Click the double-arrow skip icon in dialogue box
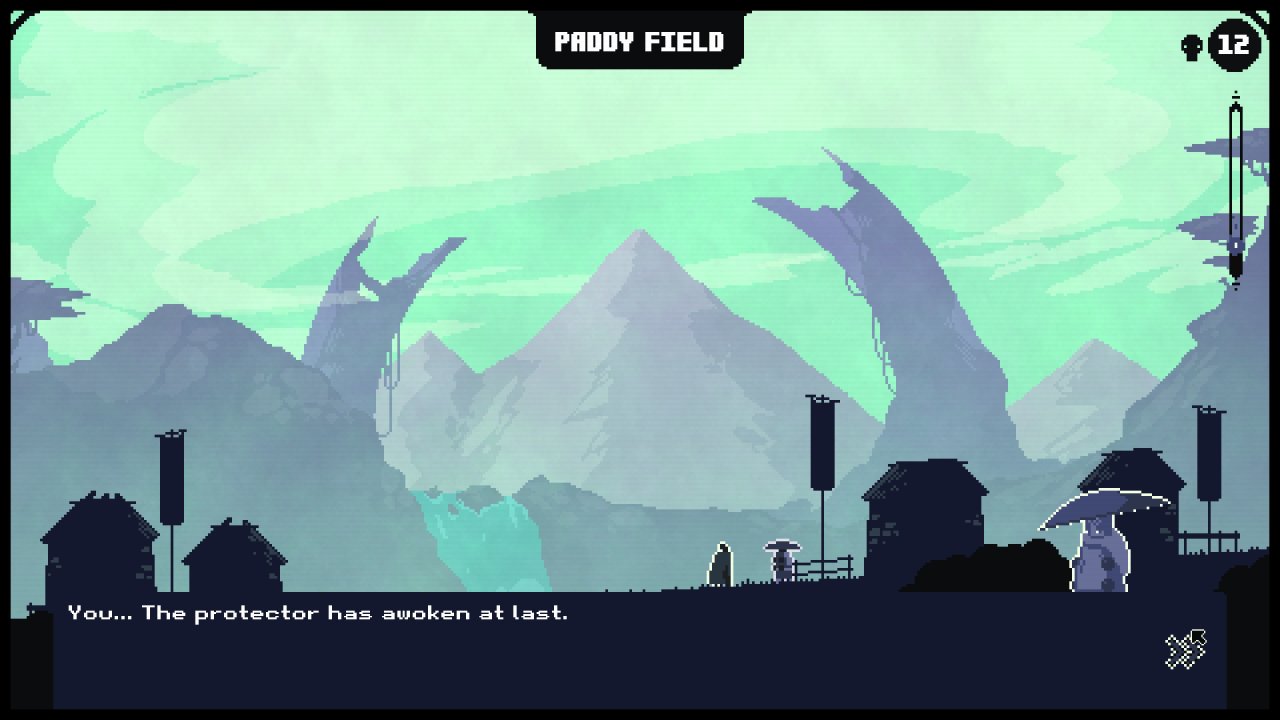 point(1186,649)
